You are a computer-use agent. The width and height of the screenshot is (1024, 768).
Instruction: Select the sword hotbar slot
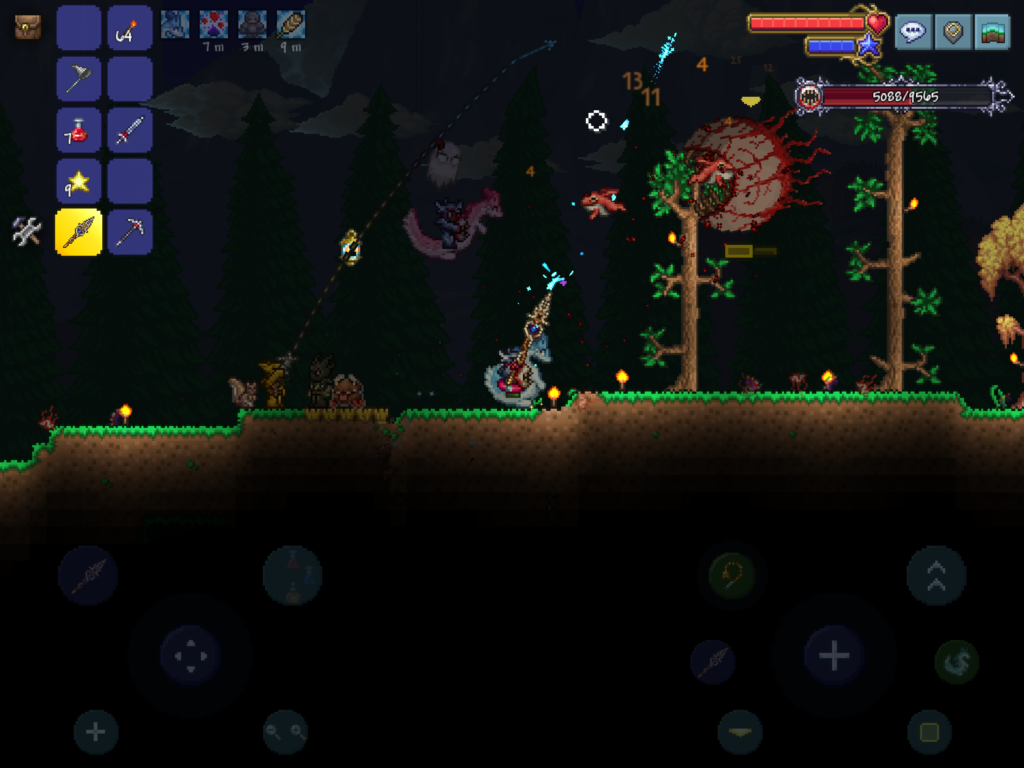[129, 130]
